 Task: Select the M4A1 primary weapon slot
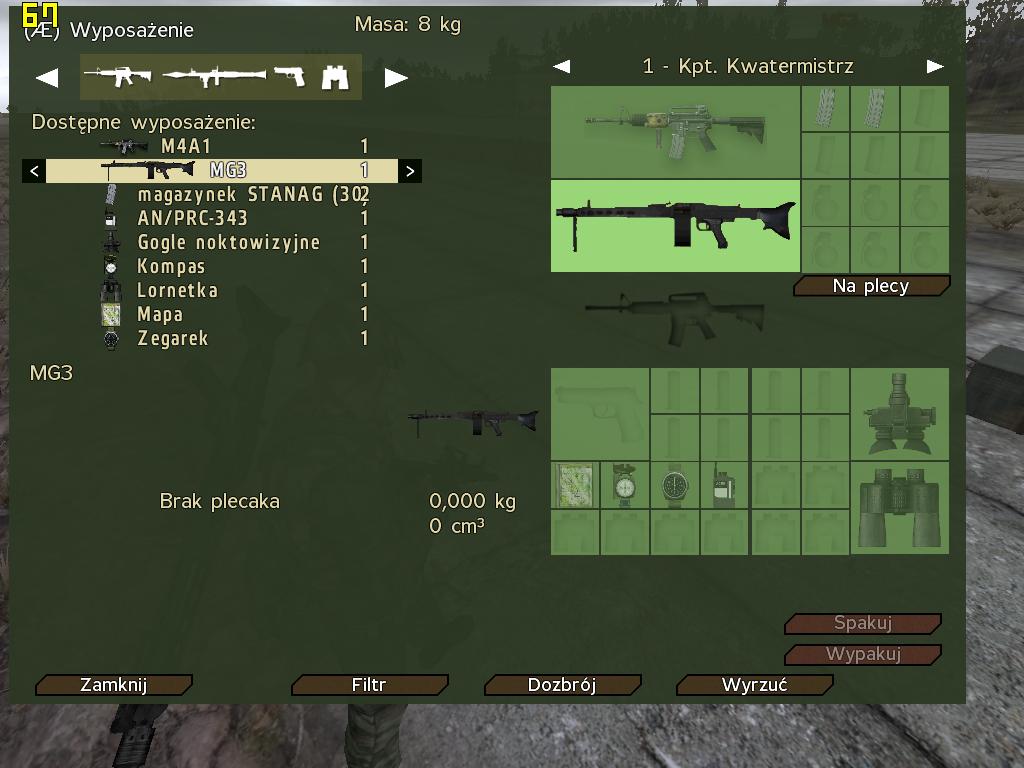[675, 132]
